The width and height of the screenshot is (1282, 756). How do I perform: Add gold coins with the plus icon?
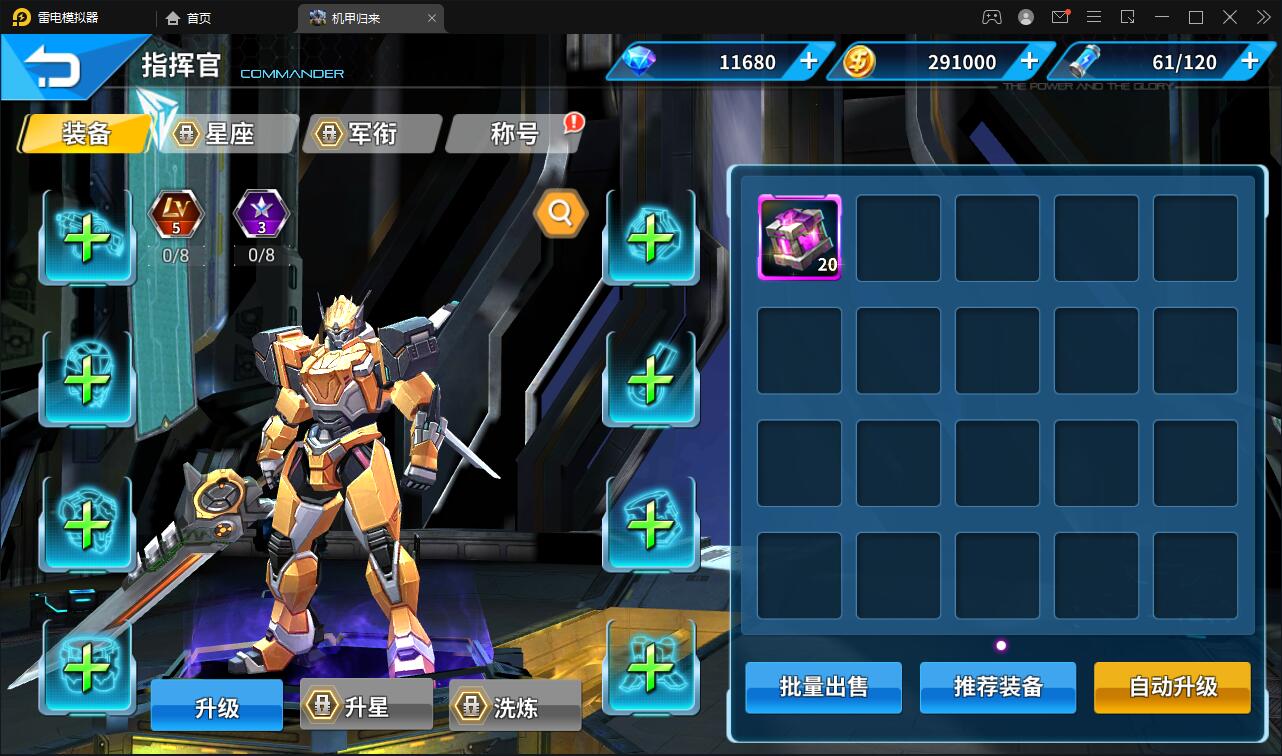(1028, 61)
